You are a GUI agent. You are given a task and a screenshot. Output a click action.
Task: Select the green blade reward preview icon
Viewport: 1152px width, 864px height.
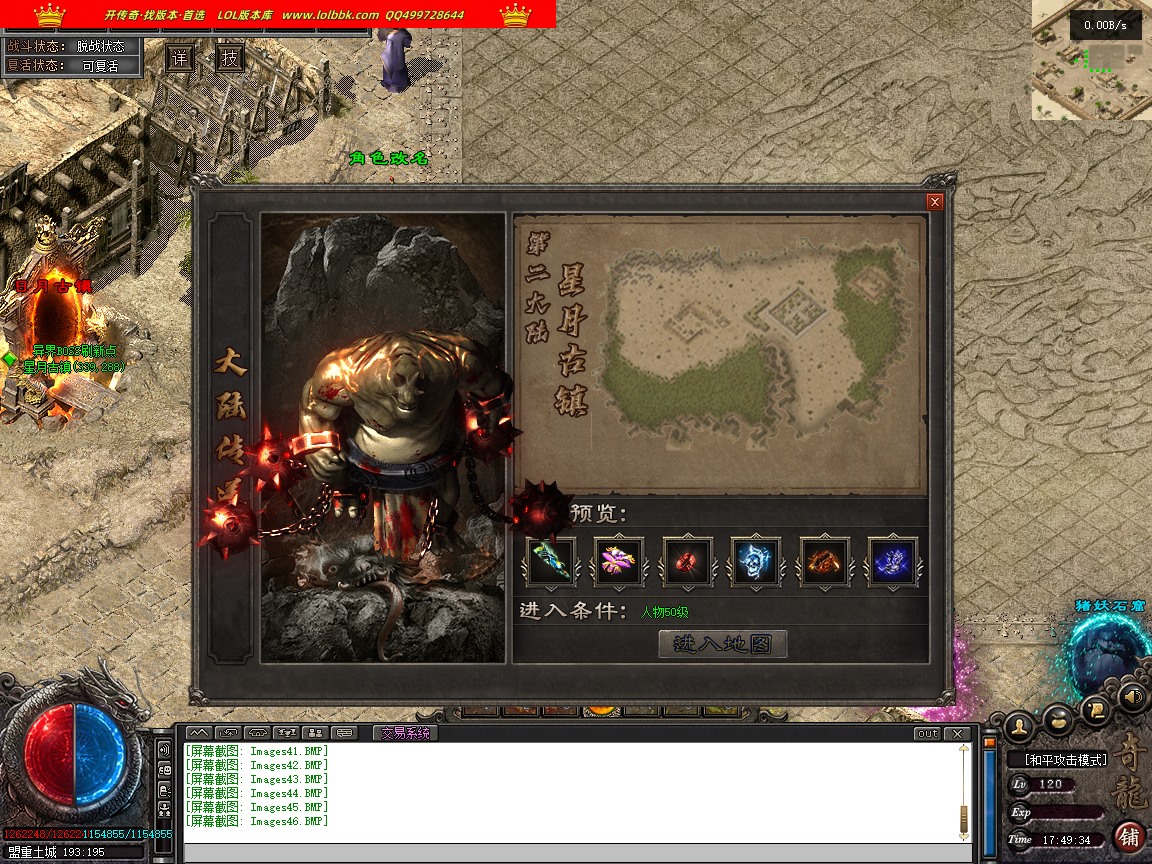click(x=551, y=561)
